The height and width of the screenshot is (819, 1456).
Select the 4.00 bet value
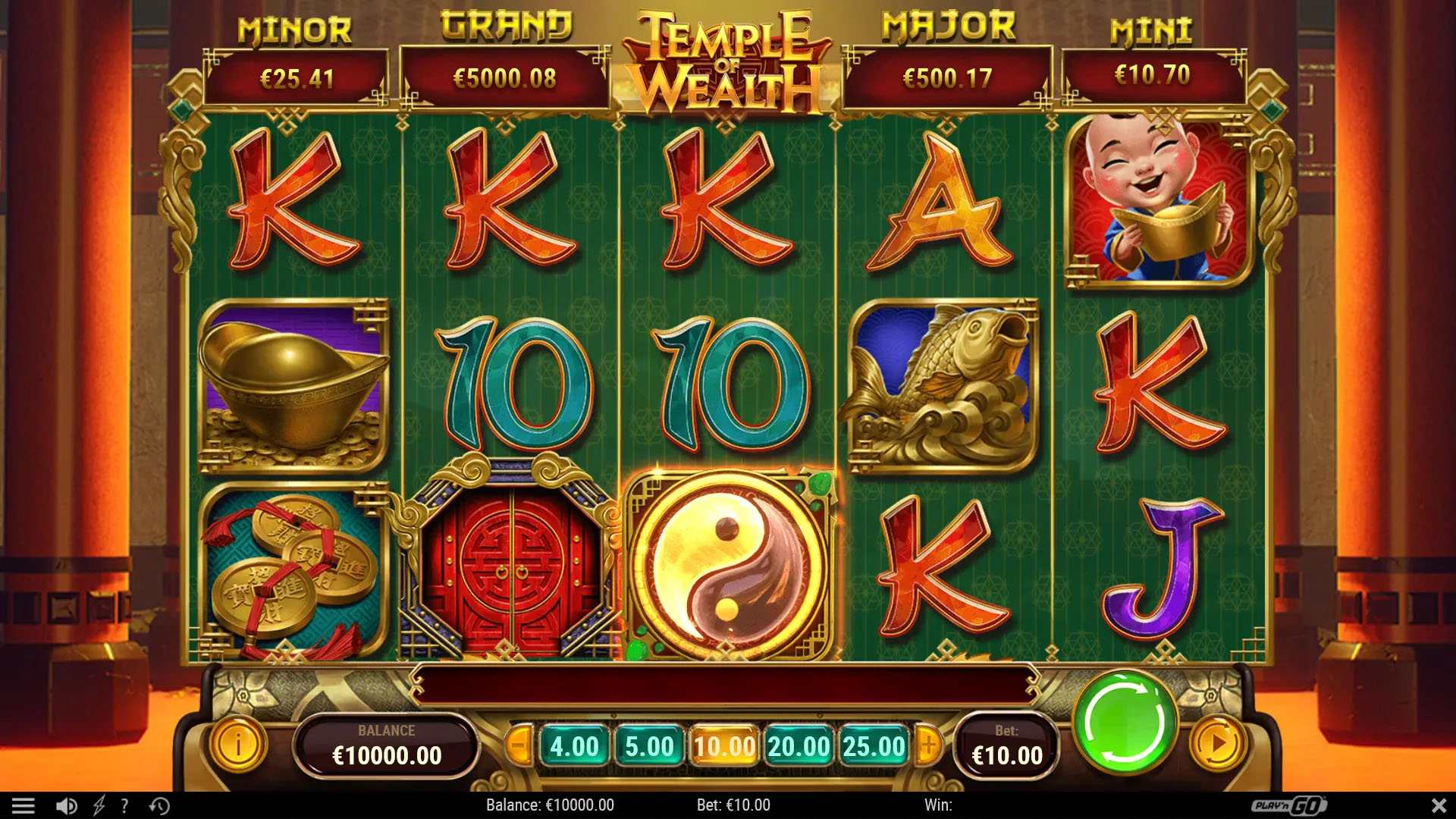pyautogui.click(x=574, y=746)
